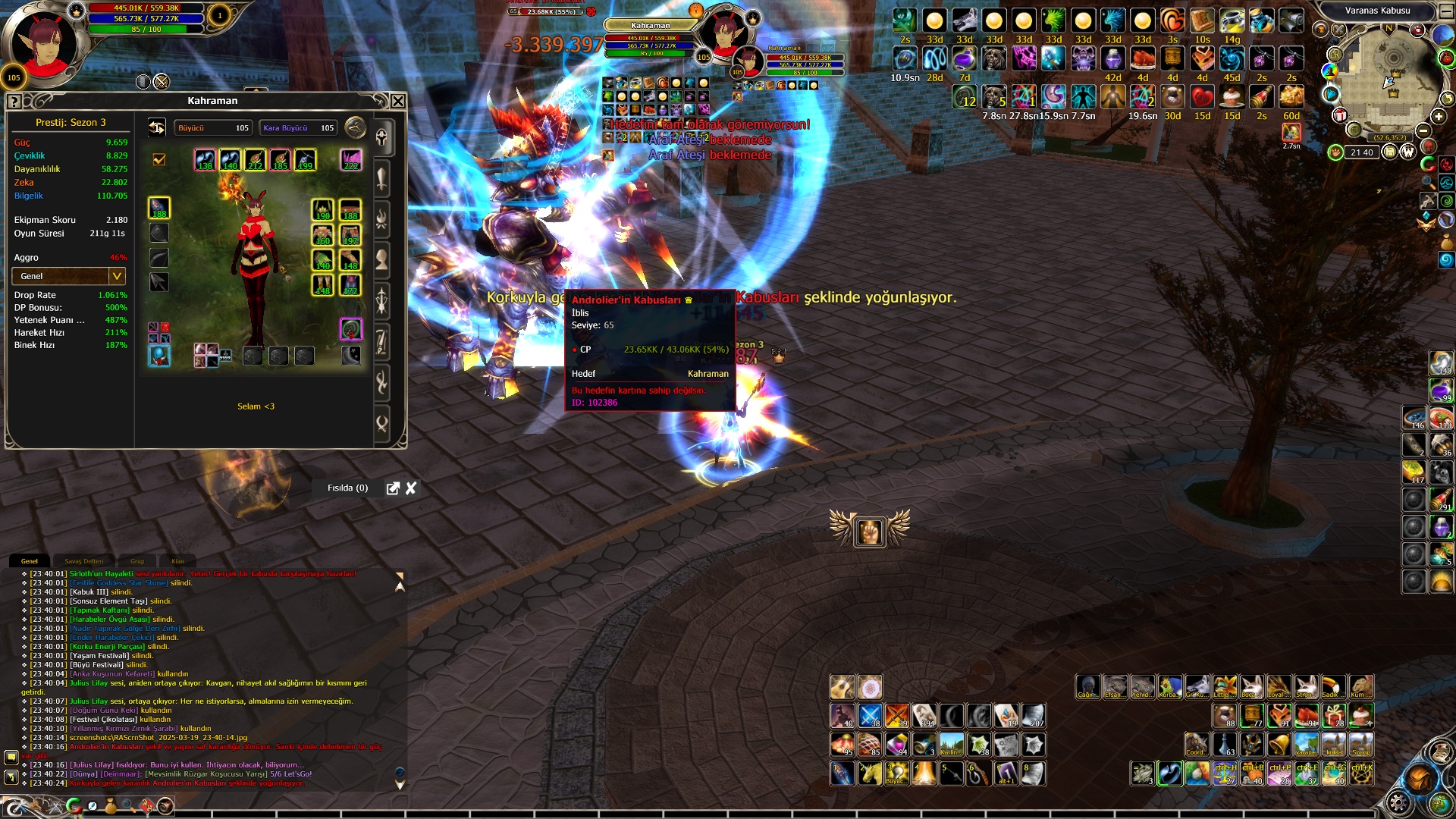Zoom out the minimap with minus button
The image size is (1456, 819).
[1423, 130]
